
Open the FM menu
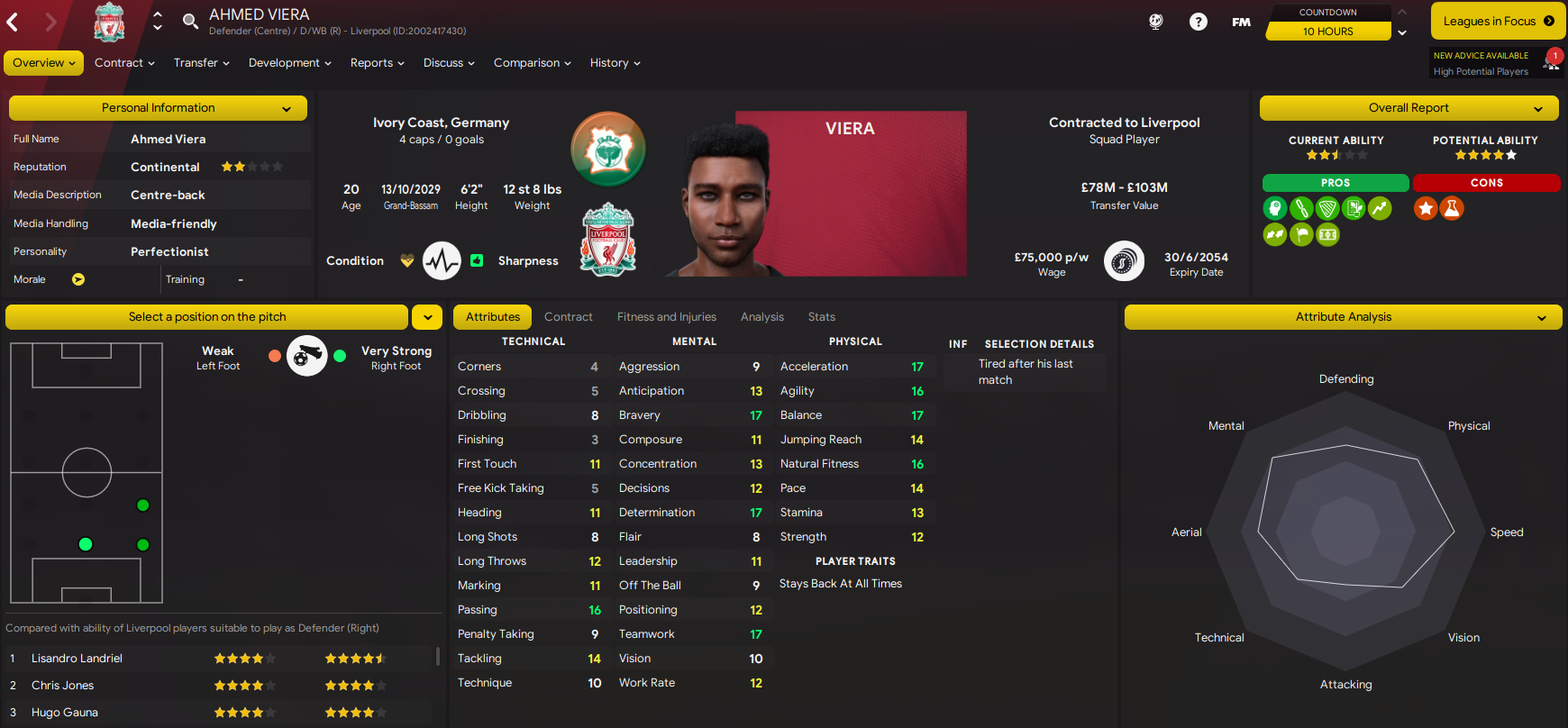1241,22
